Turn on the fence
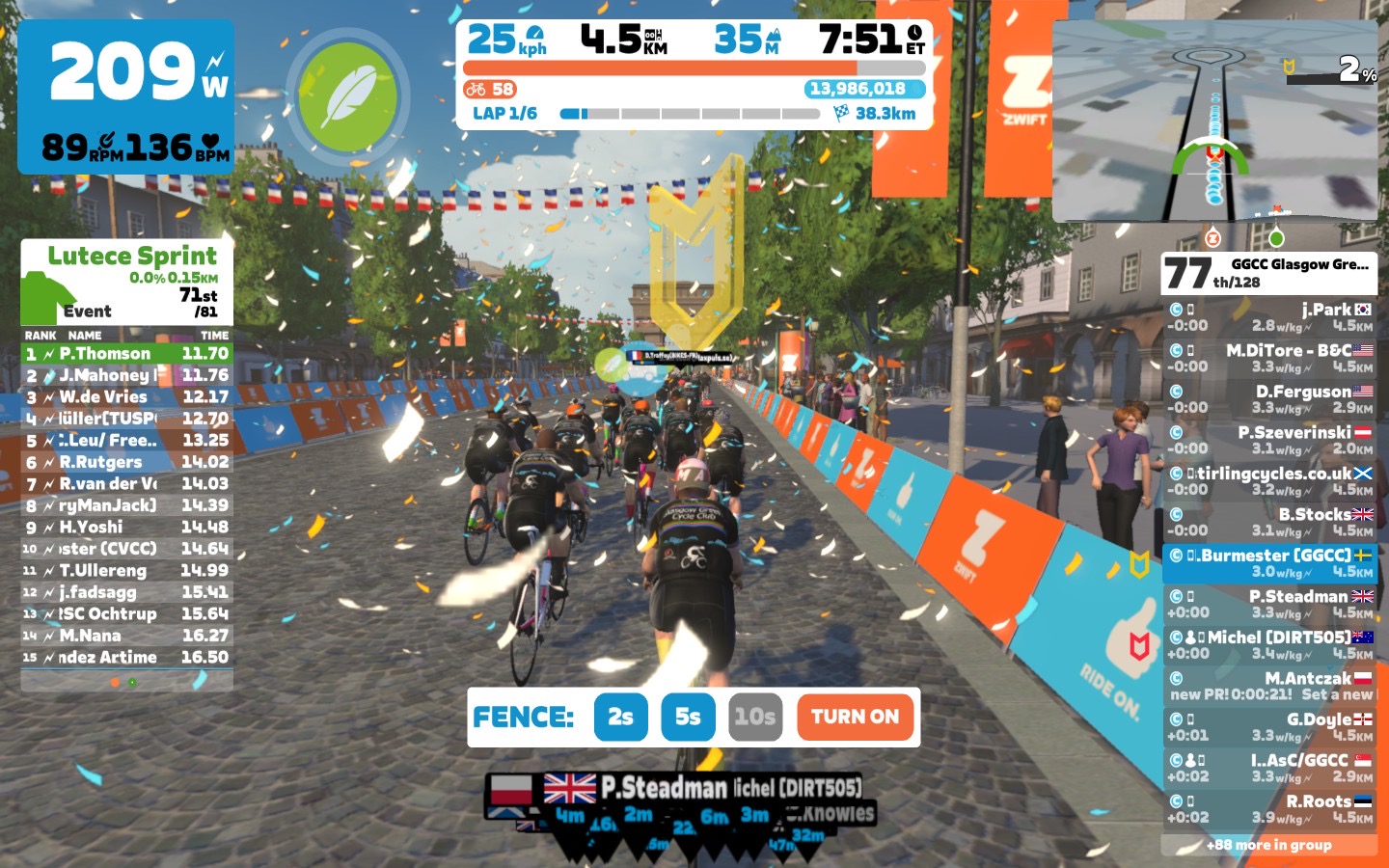Screen dimensions: 1389x868 (x=855, y=717)
